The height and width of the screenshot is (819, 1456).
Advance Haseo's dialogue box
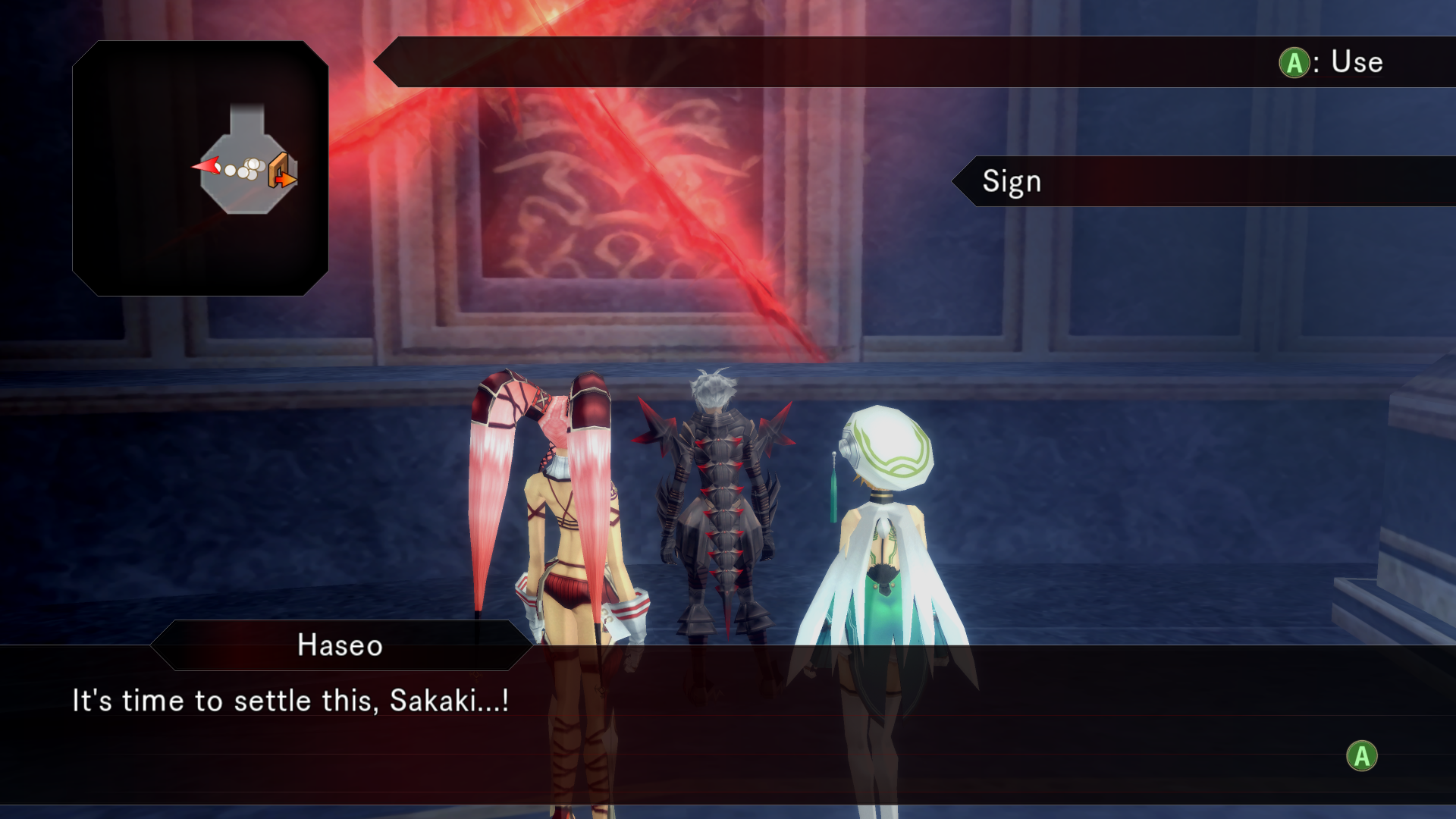pyautogui.click(x=1361, y=756)
